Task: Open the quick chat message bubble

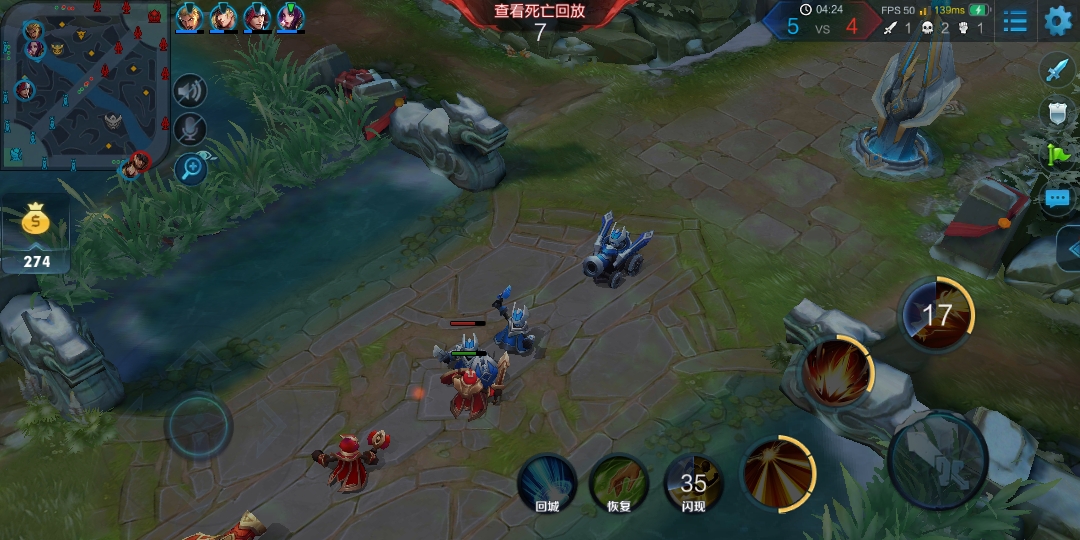Action: tap(1057, 198)
